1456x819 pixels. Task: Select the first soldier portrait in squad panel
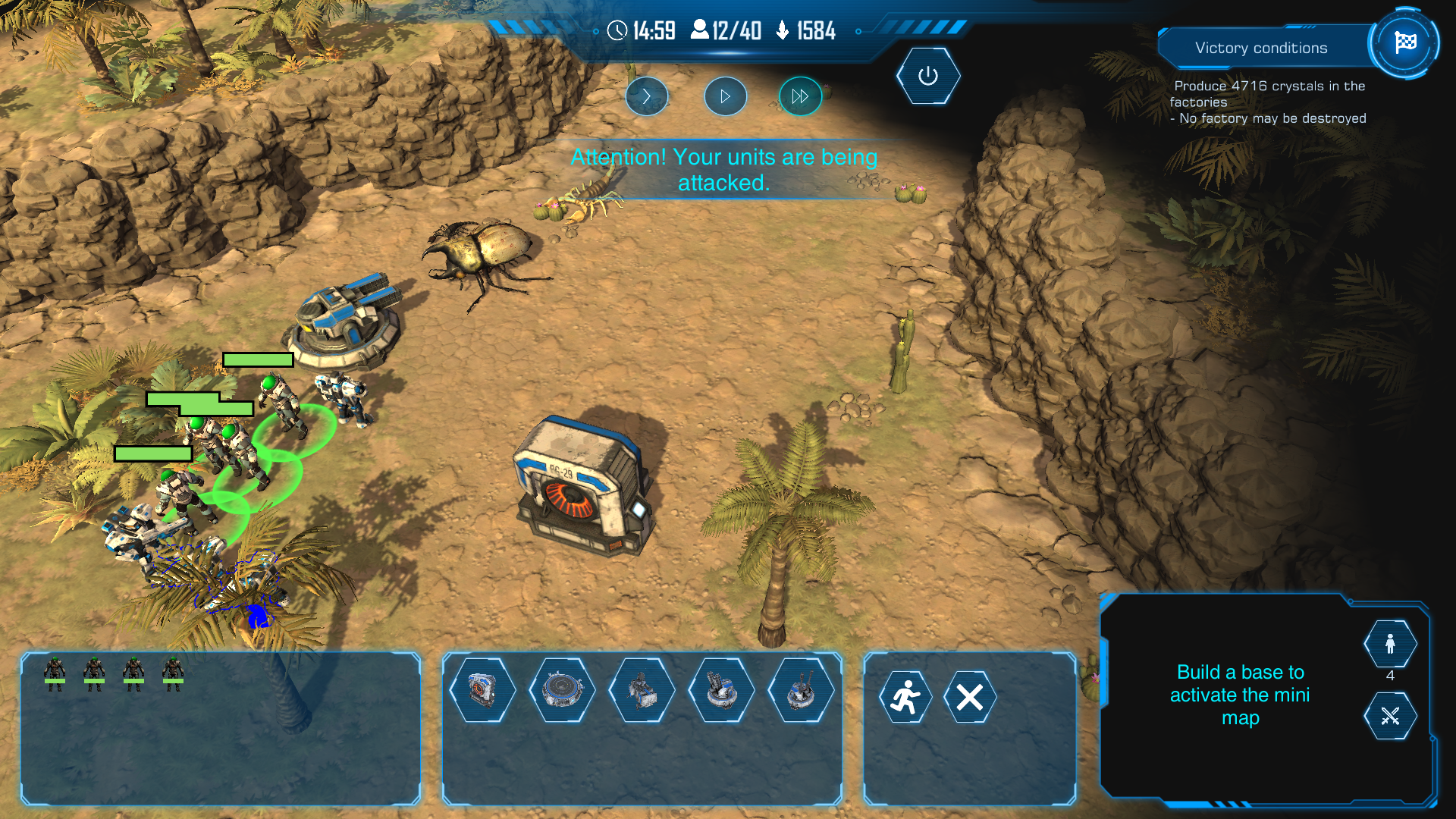pyautogui.click(x=55, y=670)
